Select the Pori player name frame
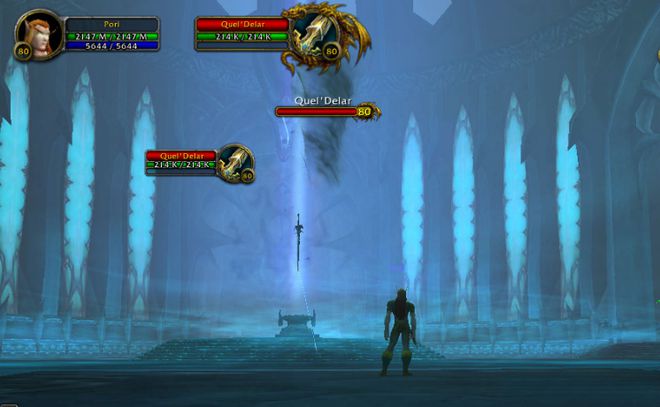This screenshot has width=660, height=407. tap(112, 23)
